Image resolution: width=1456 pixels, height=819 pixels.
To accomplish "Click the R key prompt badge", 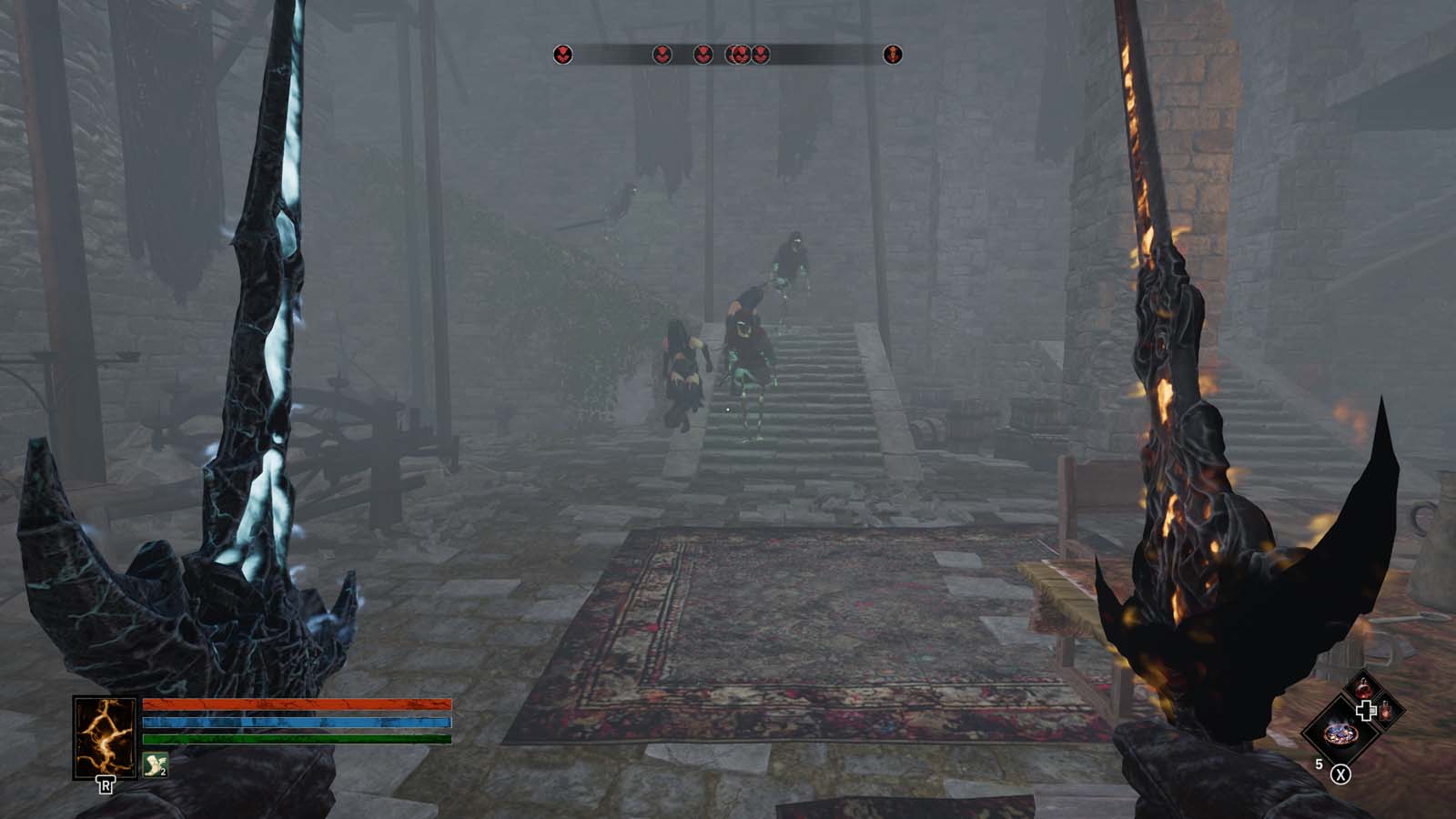I will point(106,784).
